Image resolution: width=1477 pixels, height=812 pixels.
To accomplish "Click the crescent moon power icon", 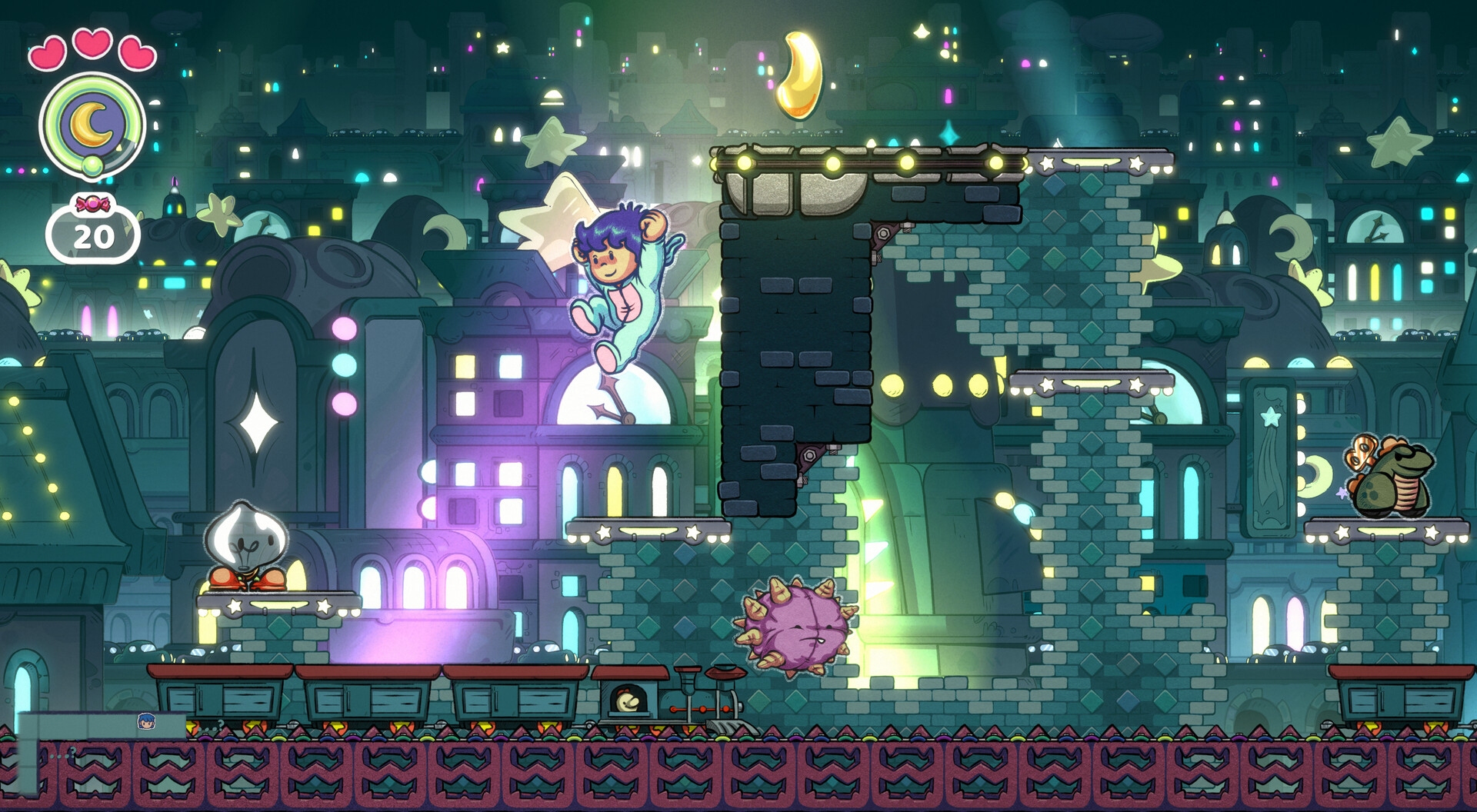I will (x=92, y=125).
